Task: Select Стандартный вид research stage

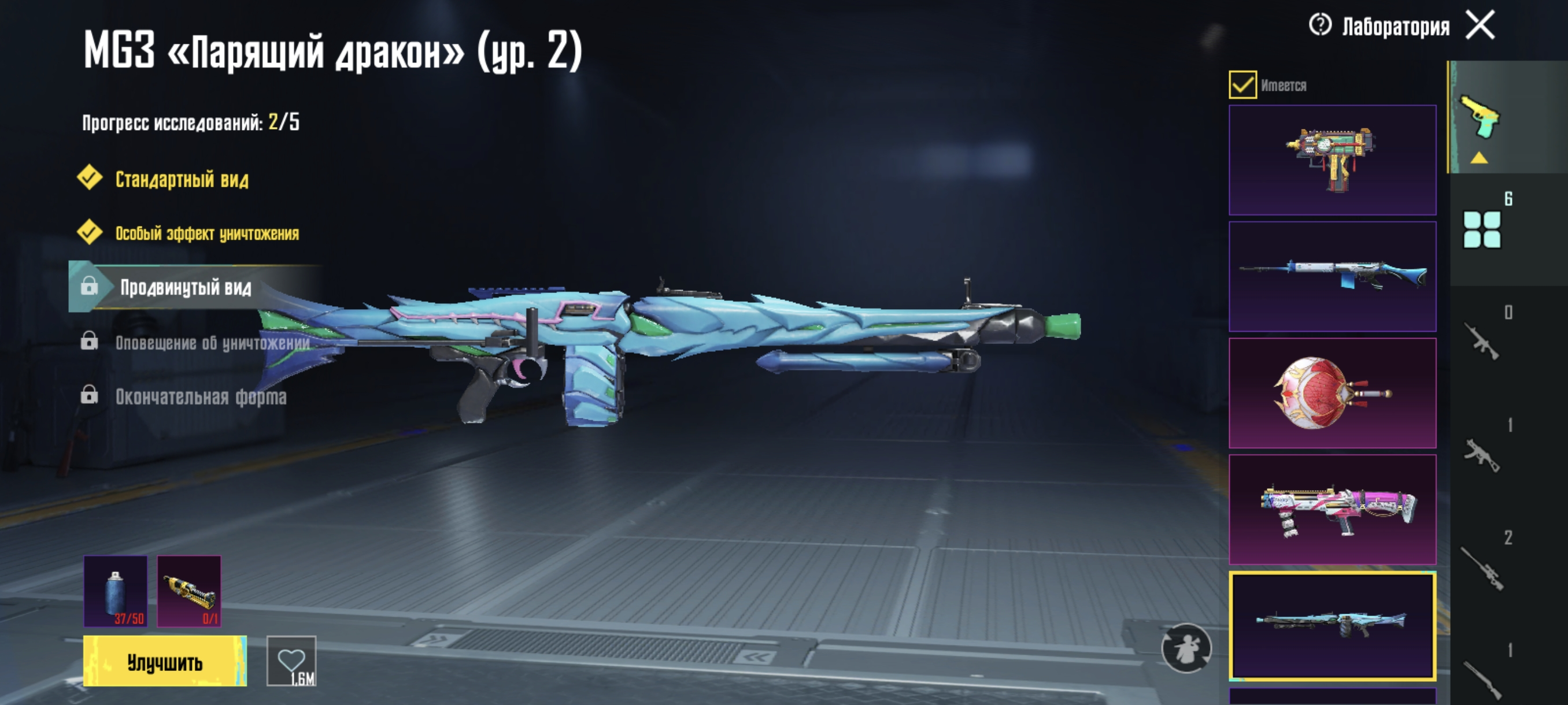Action: point(182,180)
